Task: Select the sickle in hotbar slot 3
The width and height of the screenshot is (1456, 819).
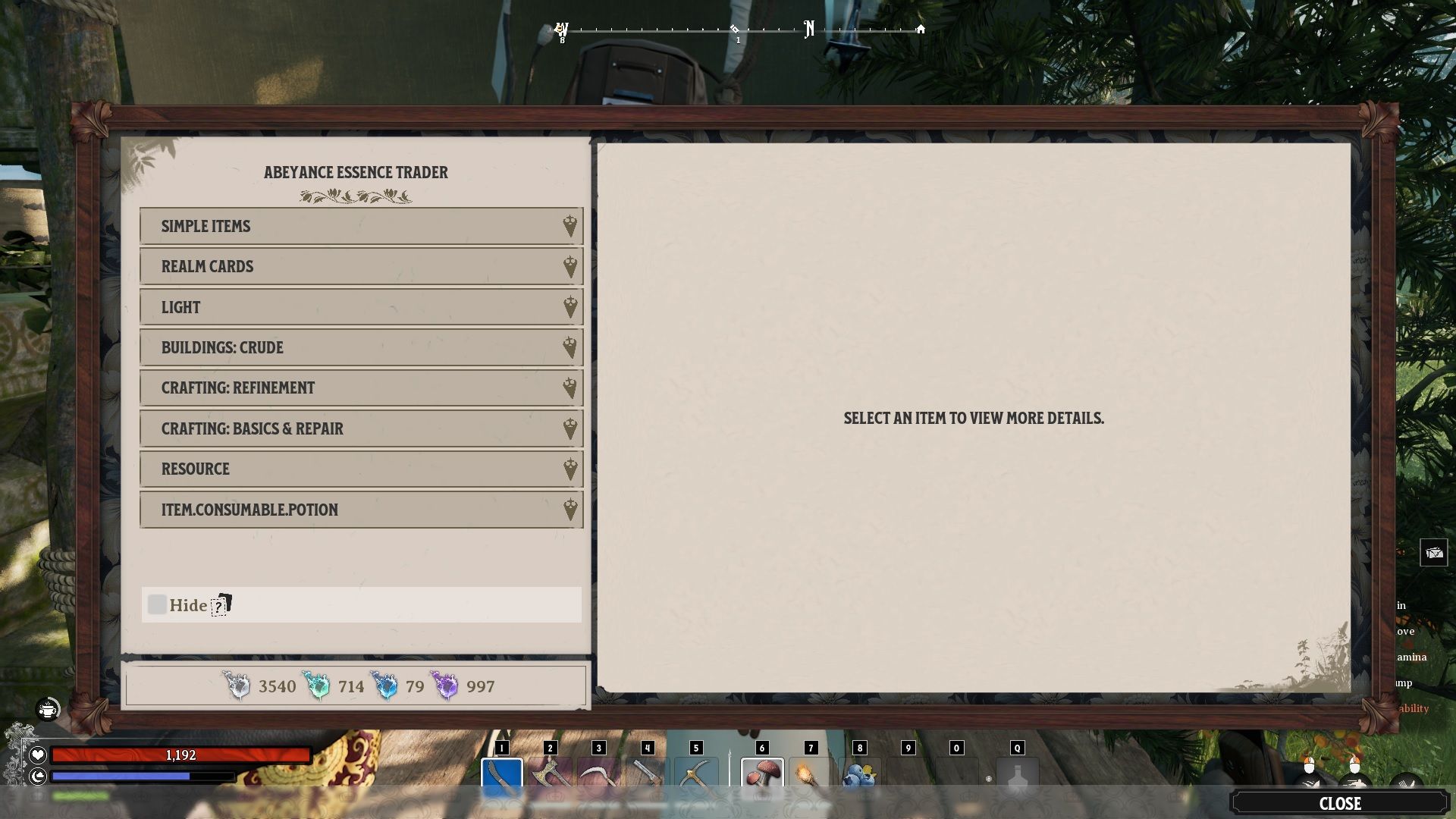Action: pos(600,773)
